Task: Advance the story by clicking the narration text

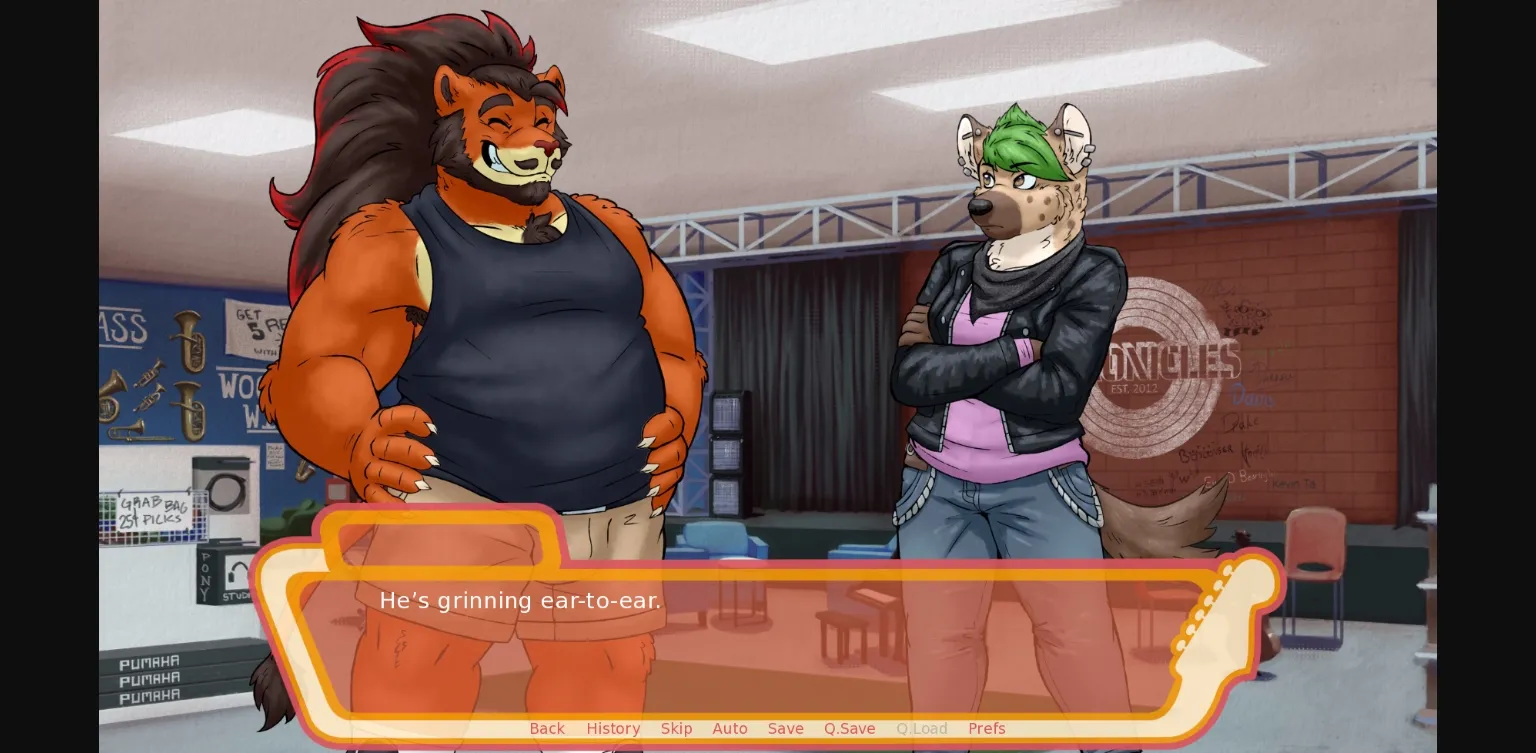Action: 520,601
